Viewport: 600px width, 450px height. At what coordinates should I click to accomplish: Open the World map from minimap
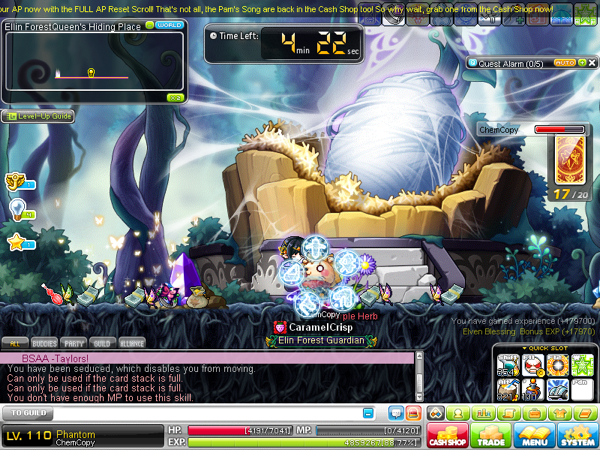pos(169,23)
